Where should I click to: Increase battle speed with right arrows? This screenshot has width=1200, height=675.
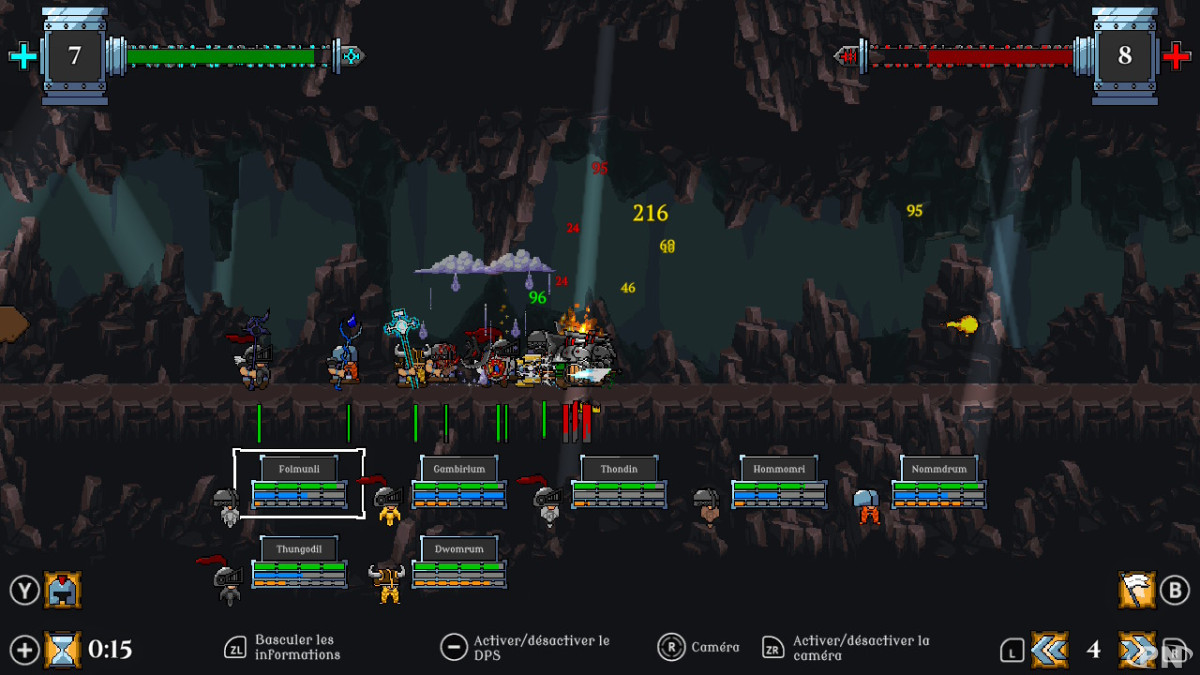(x=1137, y=650)
